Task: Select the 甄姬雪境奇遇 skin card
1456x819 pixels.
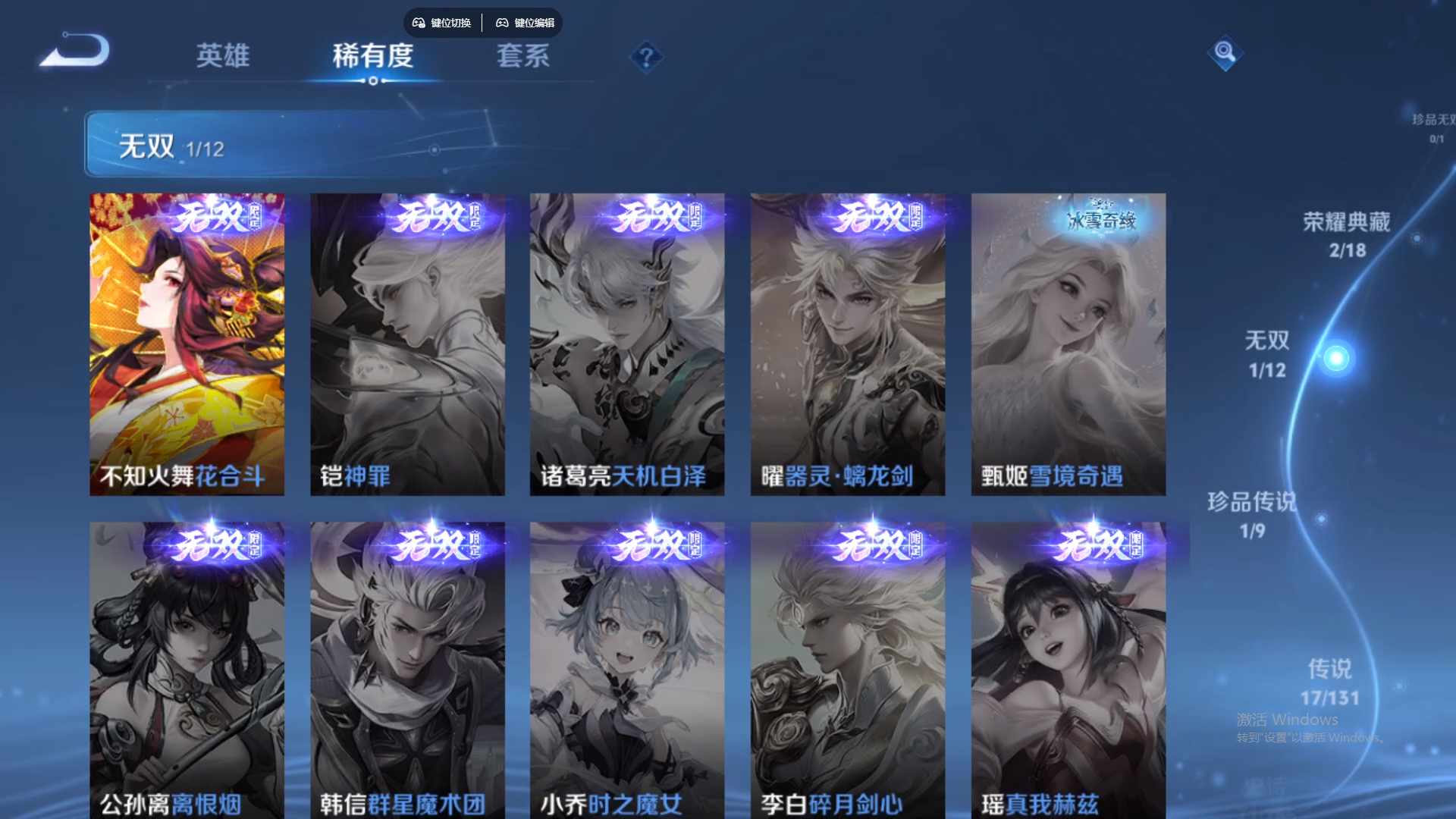Action: pyautogui.click(x=1068, y=341)
